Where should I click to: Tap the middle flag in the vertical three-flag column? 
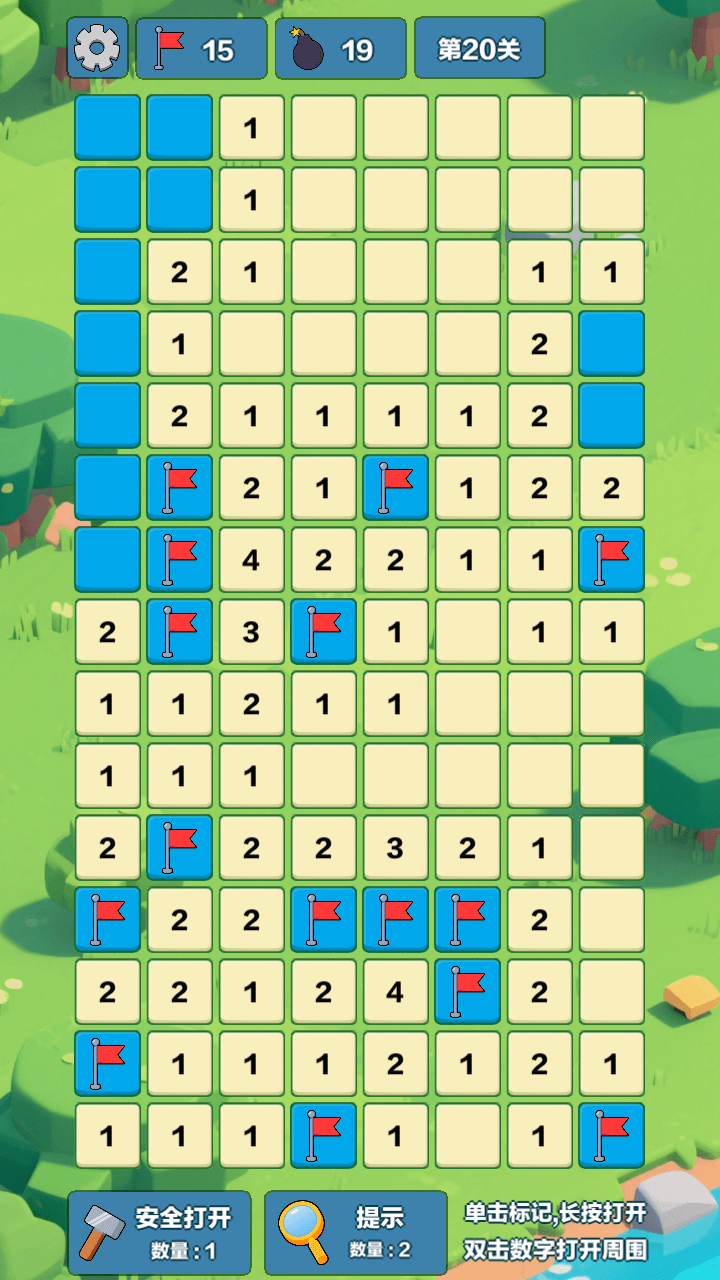(180, 560)
